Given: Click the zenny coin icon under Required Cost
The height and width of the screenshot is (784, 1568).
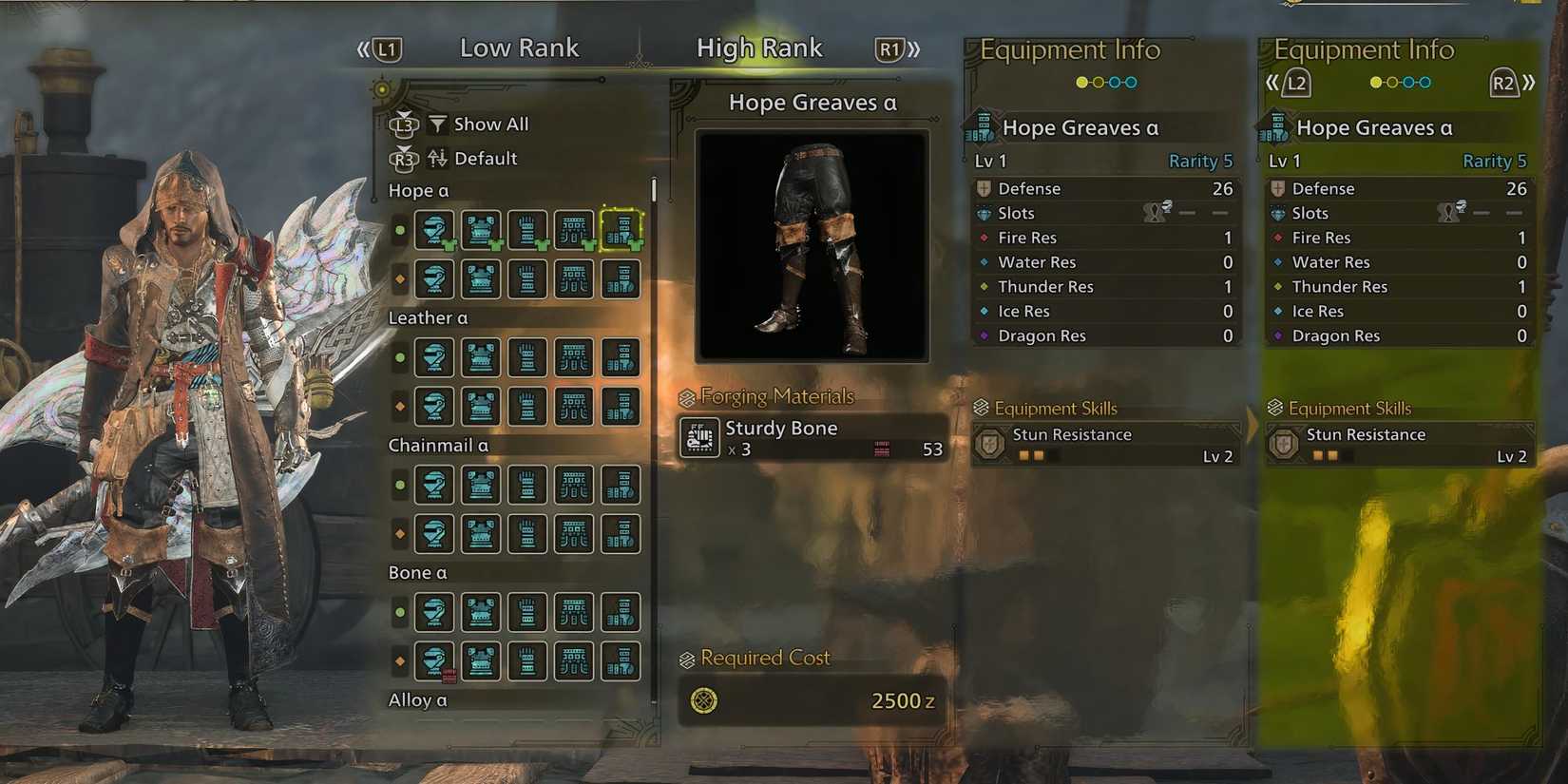Looking at the screenshot, I should tap(702, 702).
